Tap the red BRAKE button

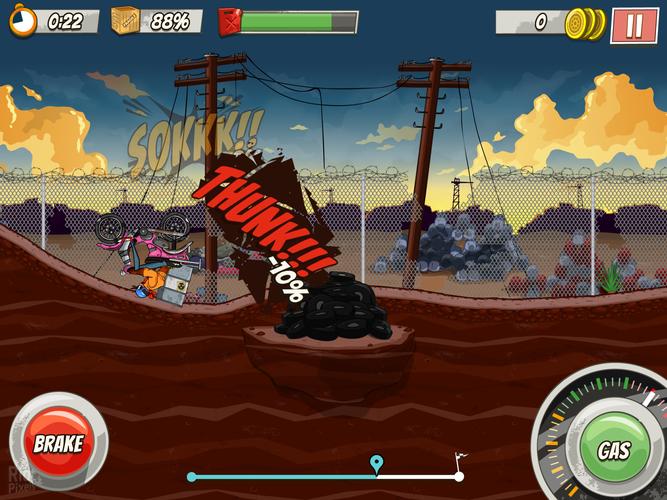[57, 442]
